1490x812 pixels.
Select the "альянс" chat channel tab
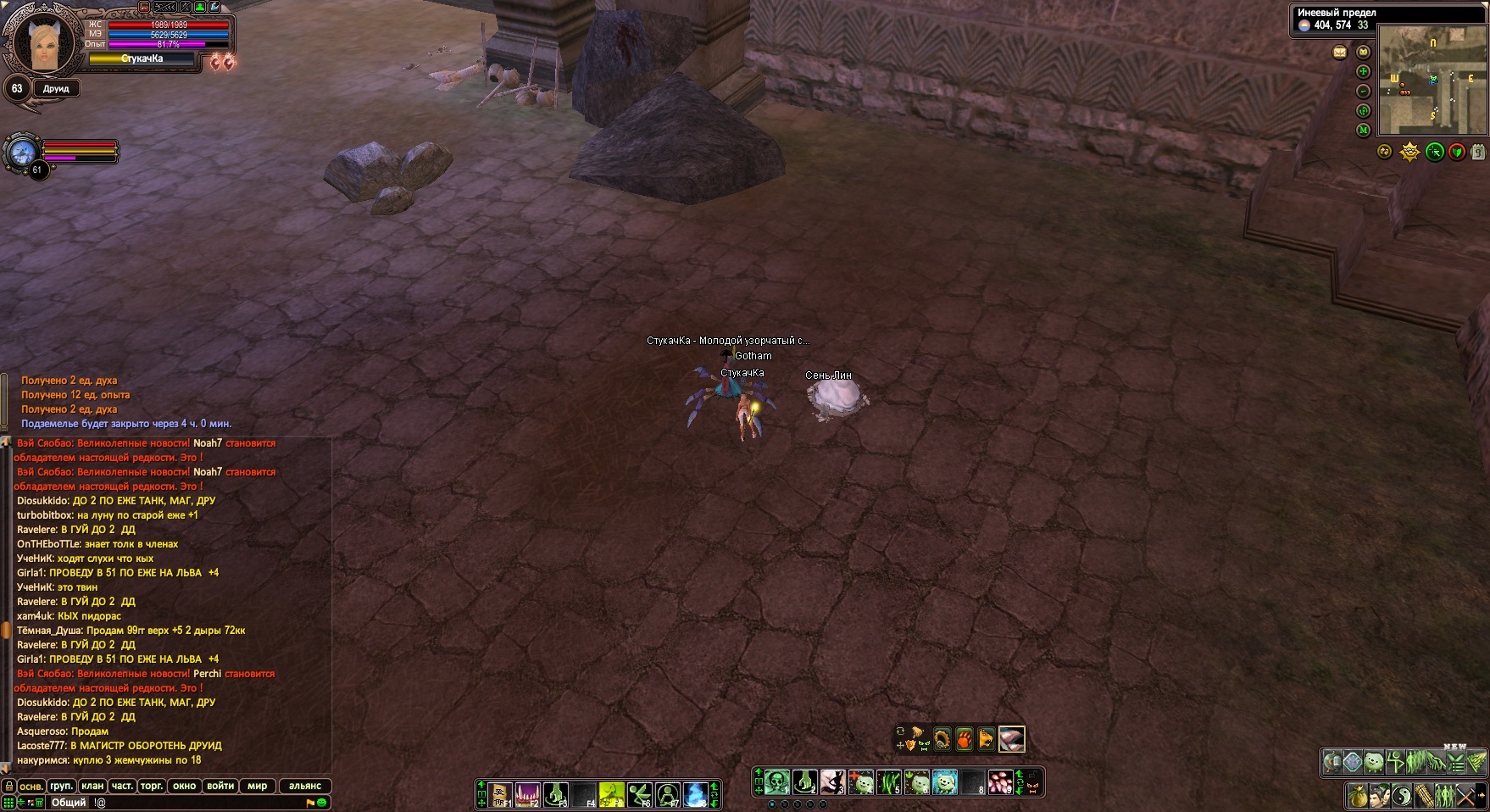[305, 786]
